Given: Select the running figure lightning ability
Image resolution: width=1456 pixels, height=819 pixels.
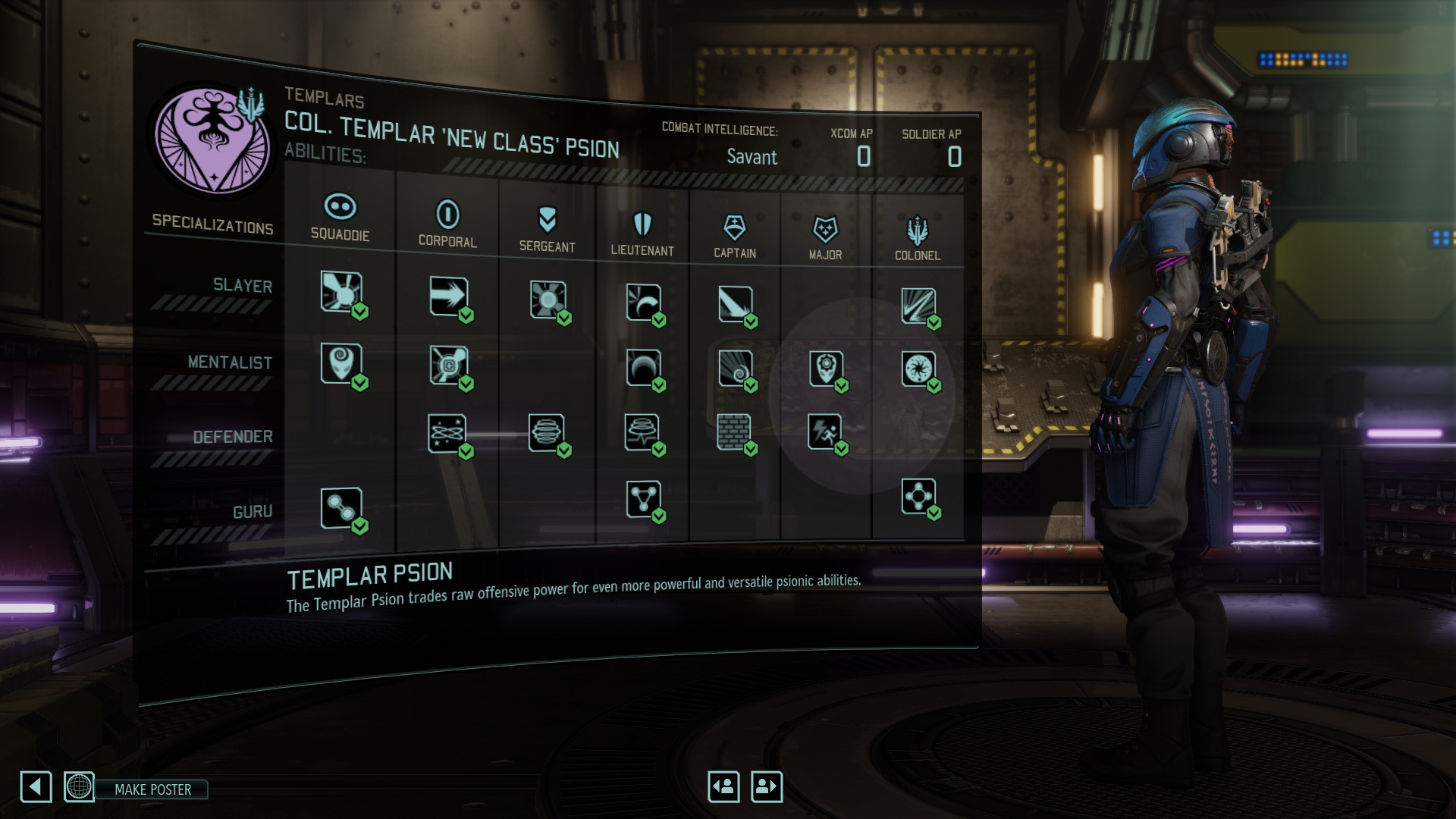Looking at the screenshot, I should coord(824,431).
